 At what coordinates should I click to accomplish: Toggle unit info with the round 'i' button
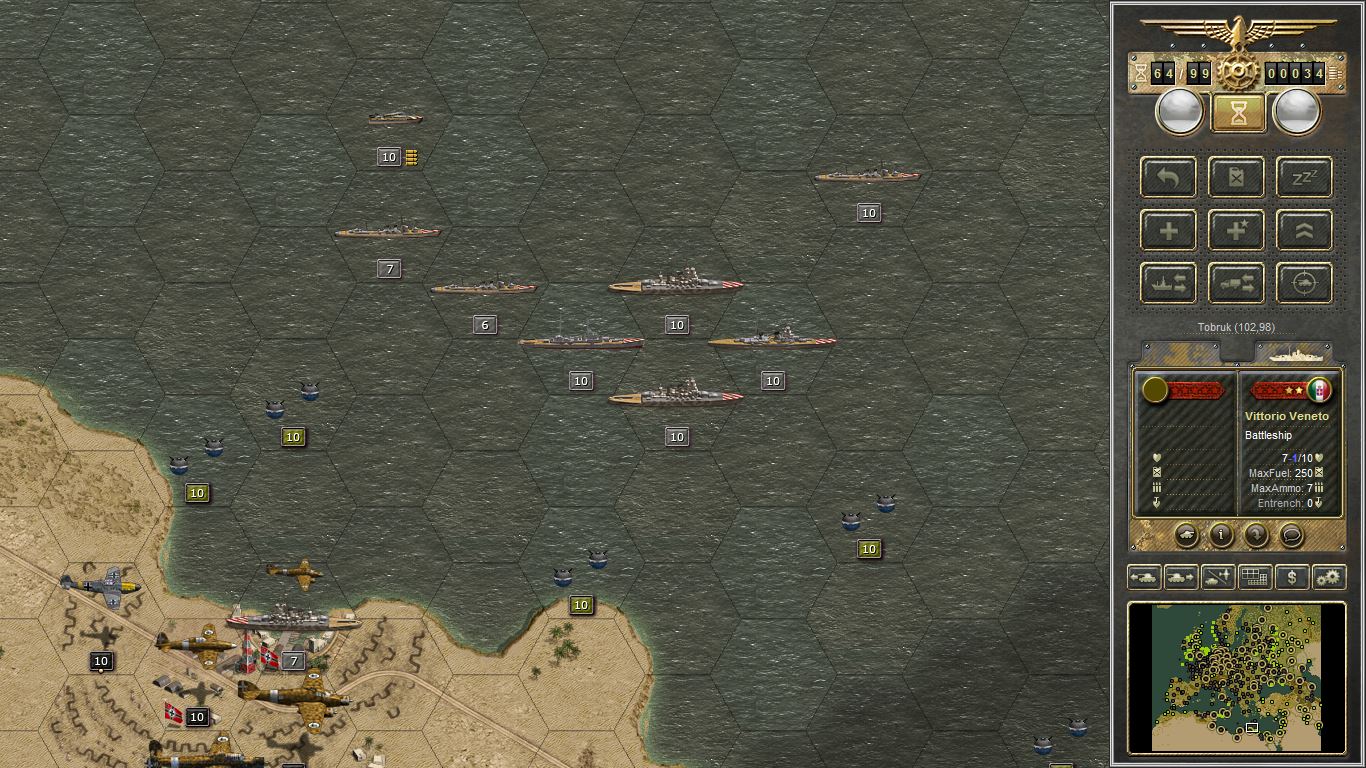[1221, 536]
